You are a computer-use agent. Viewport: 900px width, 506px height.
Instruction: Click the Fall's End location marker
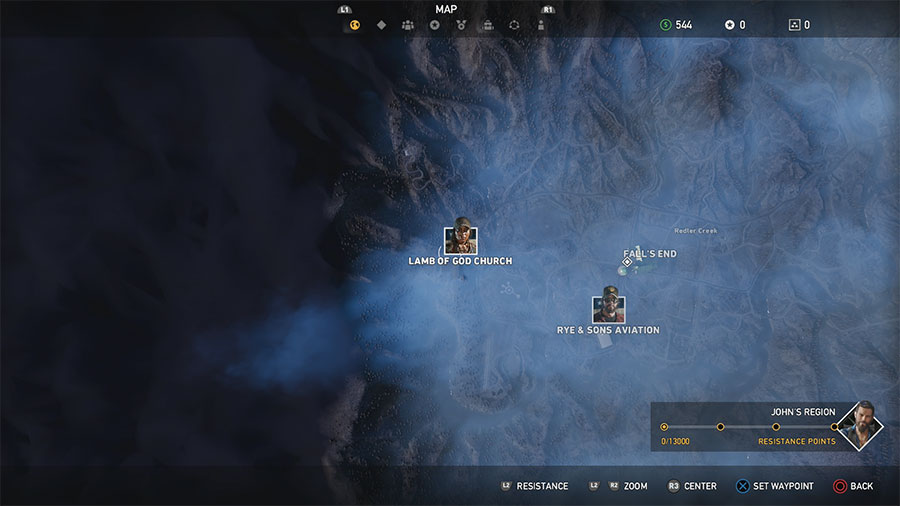628,261
